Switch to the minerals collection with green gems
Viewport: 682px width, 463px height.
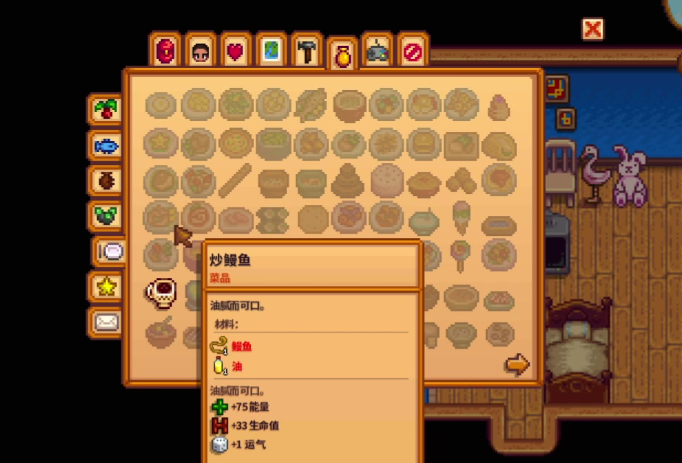click(105, 215)
